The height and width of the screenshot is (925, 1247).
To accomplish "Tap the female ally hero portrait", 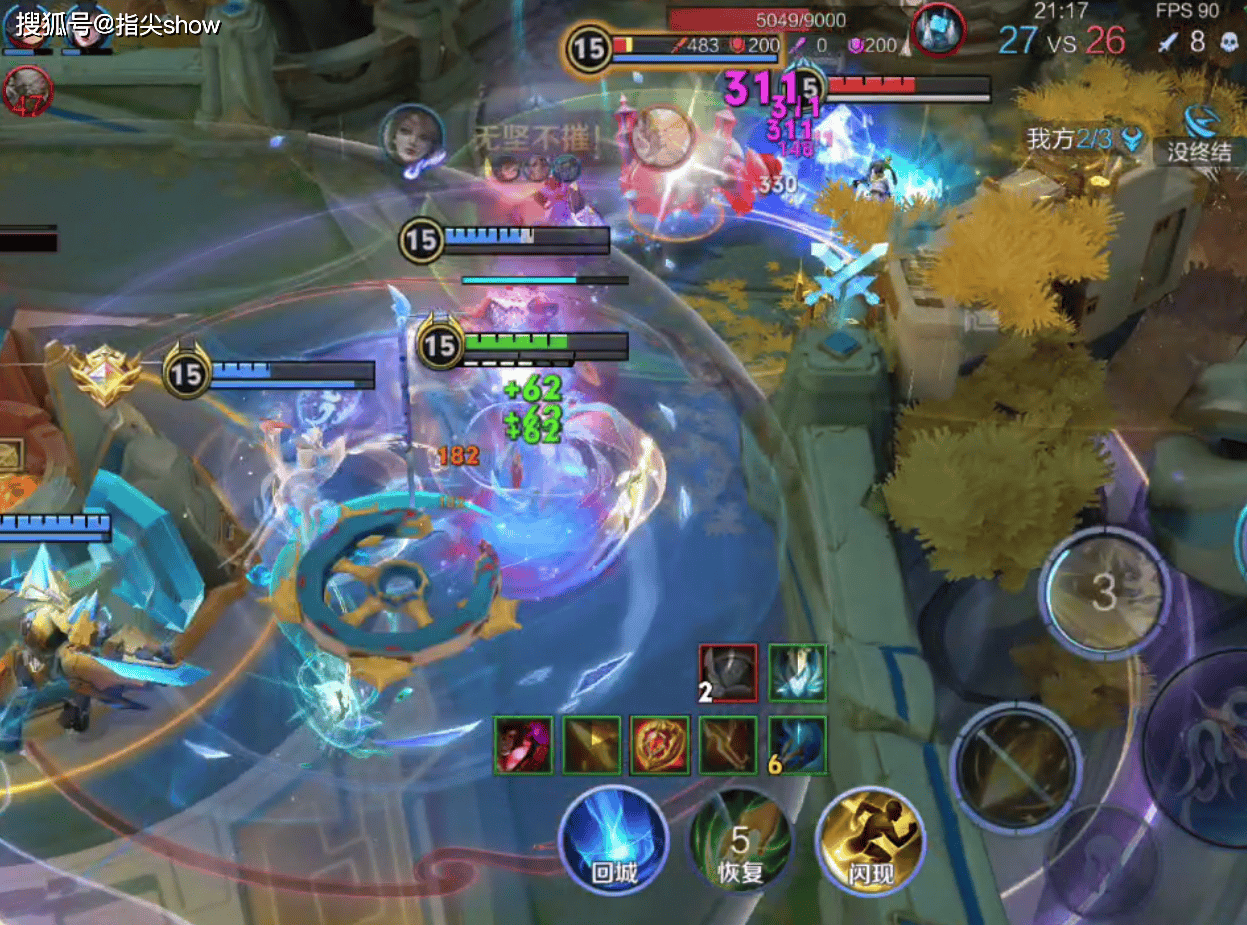I will (x=411, y=139).
